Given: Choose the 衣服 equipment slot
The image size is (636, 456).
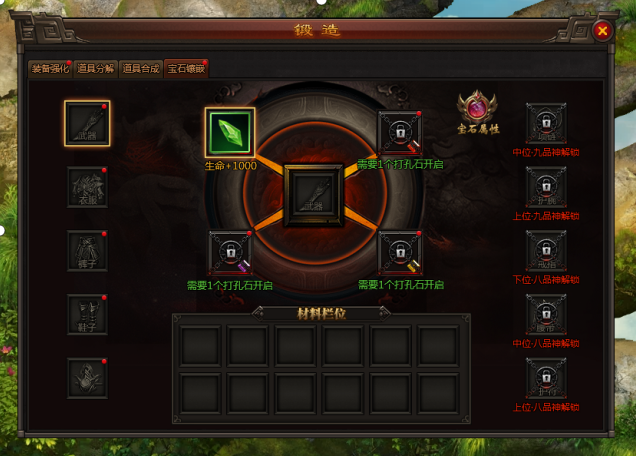Looking at the screenshot, I should (x=87, y=187).
